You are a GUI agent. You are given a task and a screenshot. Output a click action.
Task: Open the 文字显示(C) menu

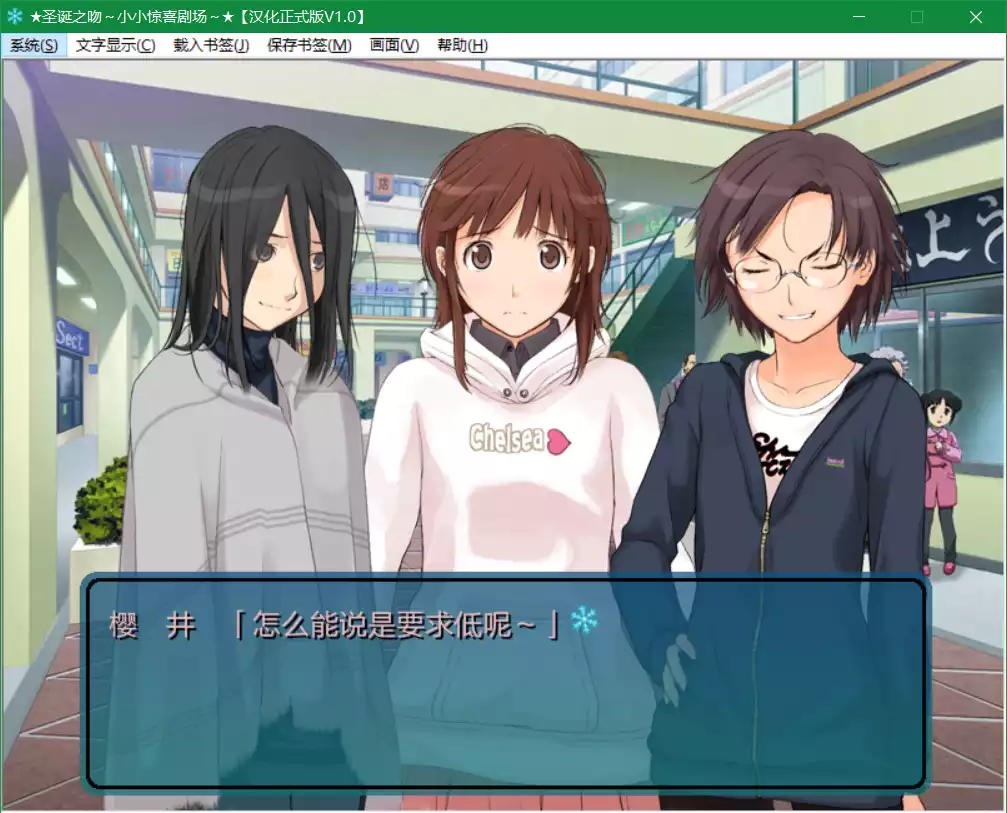[x=115, y=45]
